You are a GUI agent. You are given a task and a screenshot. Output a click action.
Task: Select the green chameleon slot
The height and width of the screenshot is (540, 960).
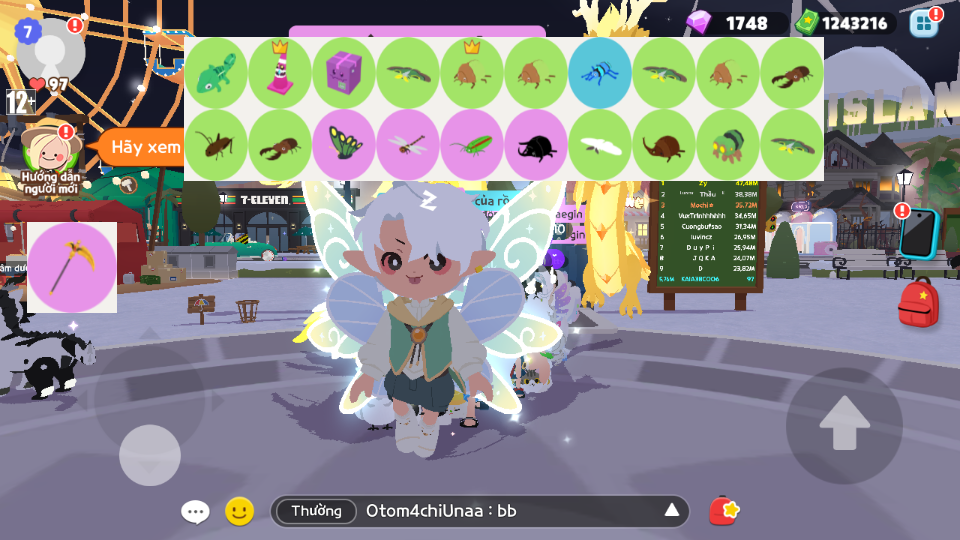(216, 73)
